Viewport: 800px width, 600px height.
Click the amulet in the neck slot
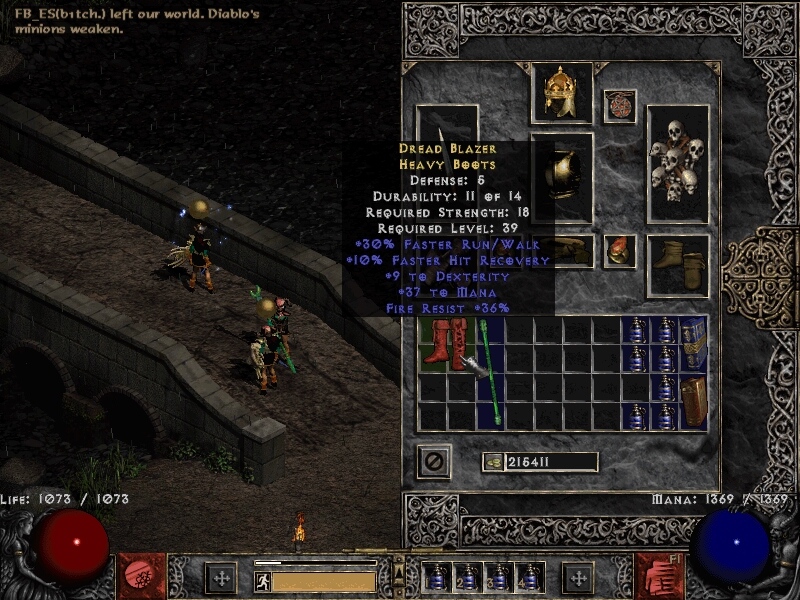click(620, 106)
